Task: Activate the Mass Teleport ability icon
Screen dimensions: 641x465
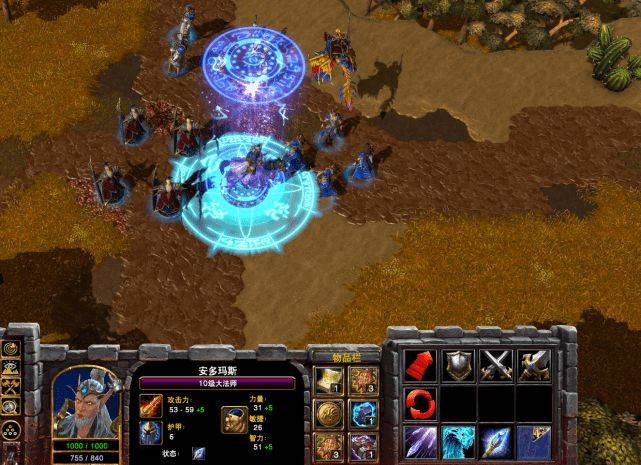Action: pyautogui.click(x=532, y=441)
